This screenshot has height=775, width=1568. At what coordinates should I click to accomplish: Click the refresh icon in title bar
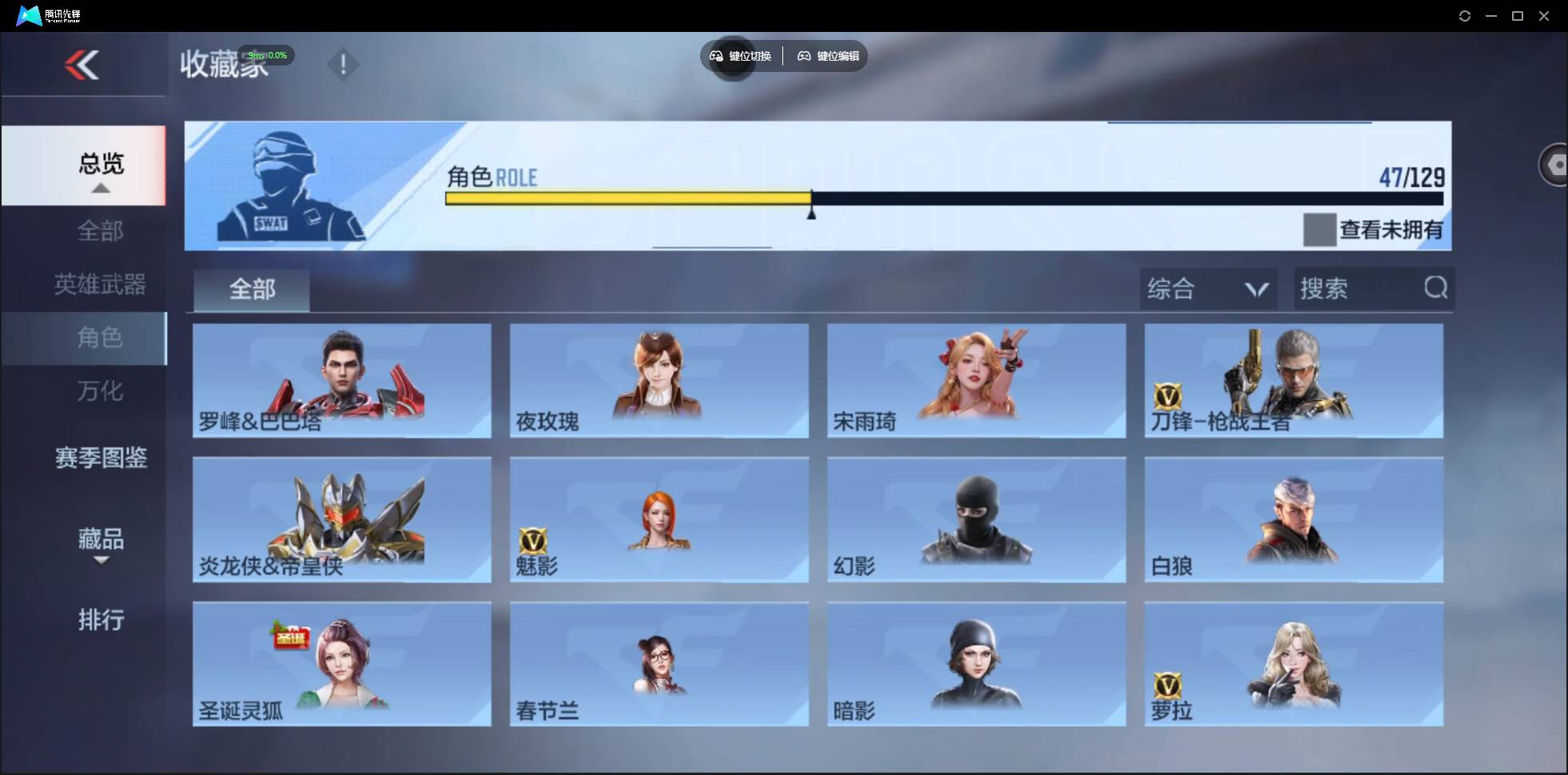pos(1466,15)
